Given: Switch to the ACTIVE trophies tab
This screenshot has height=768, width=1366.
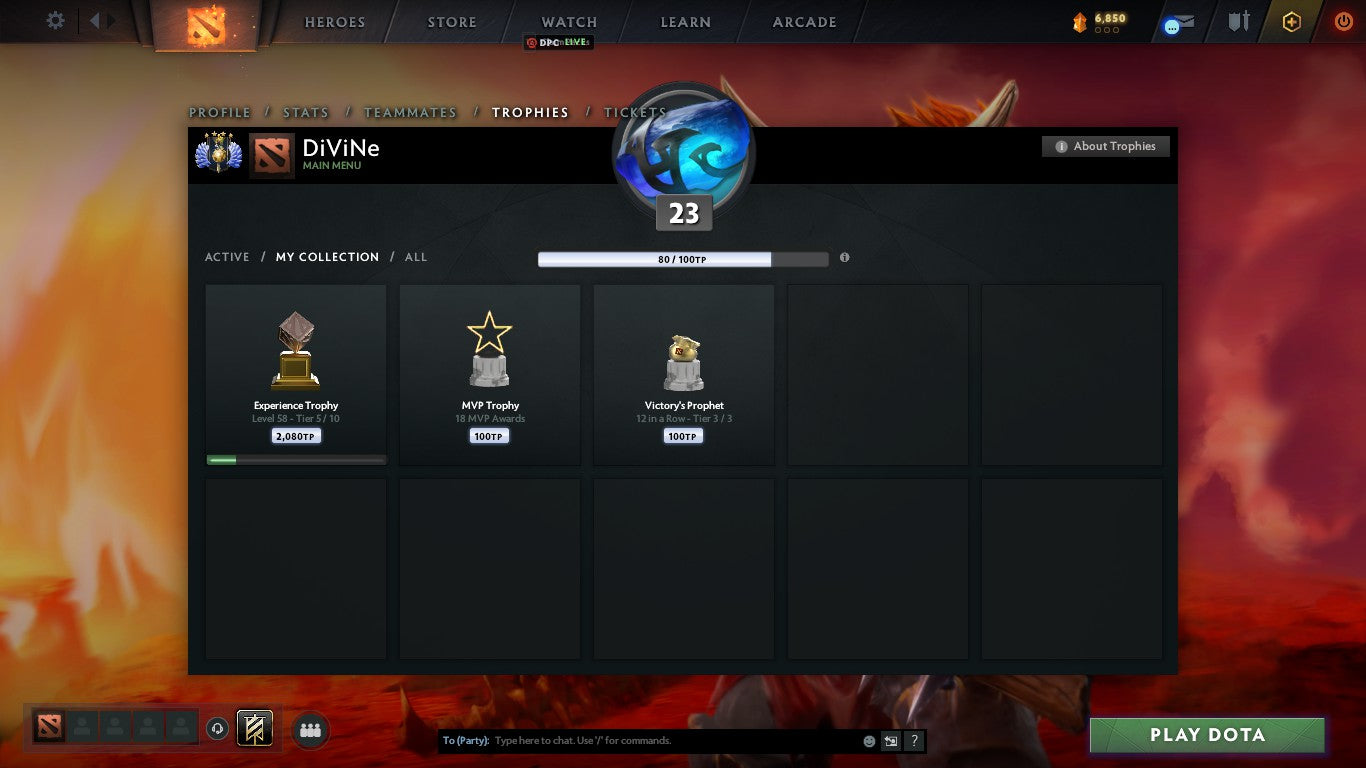Looking at the screenshot, I should (x=226, y=257).
